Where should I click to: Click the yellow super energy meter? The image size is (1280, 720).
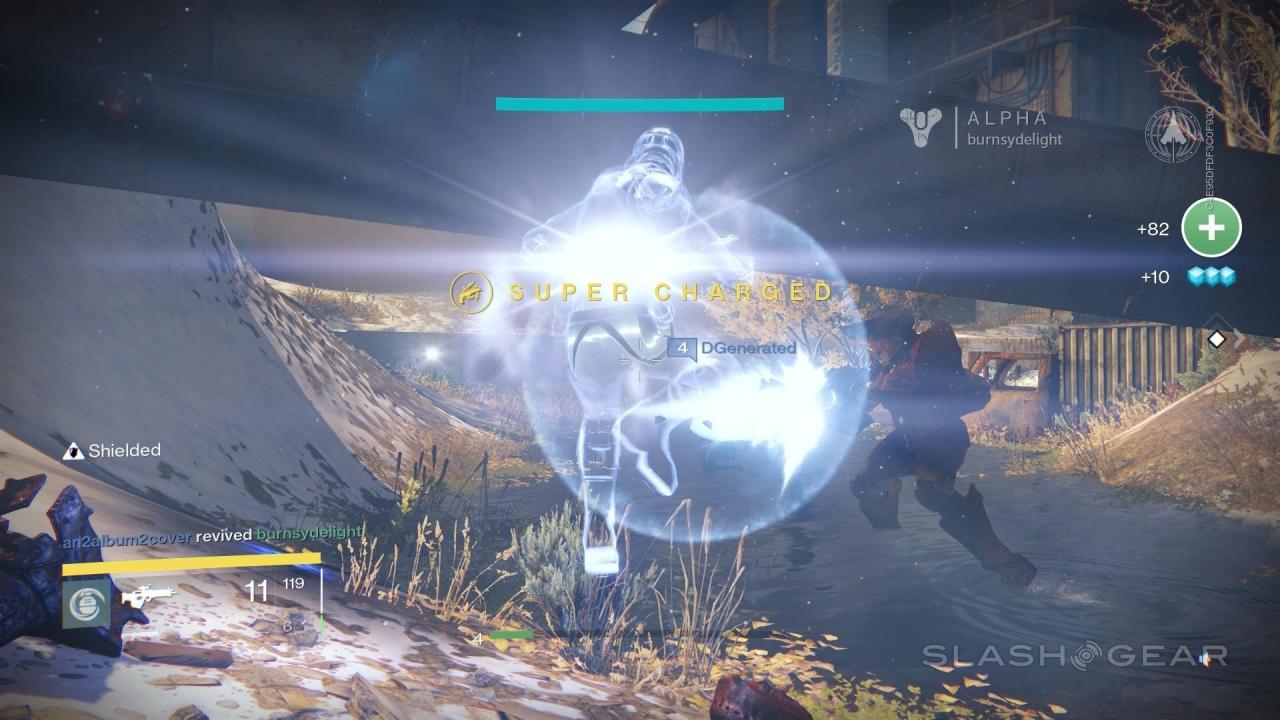click(x=190, y=565)
